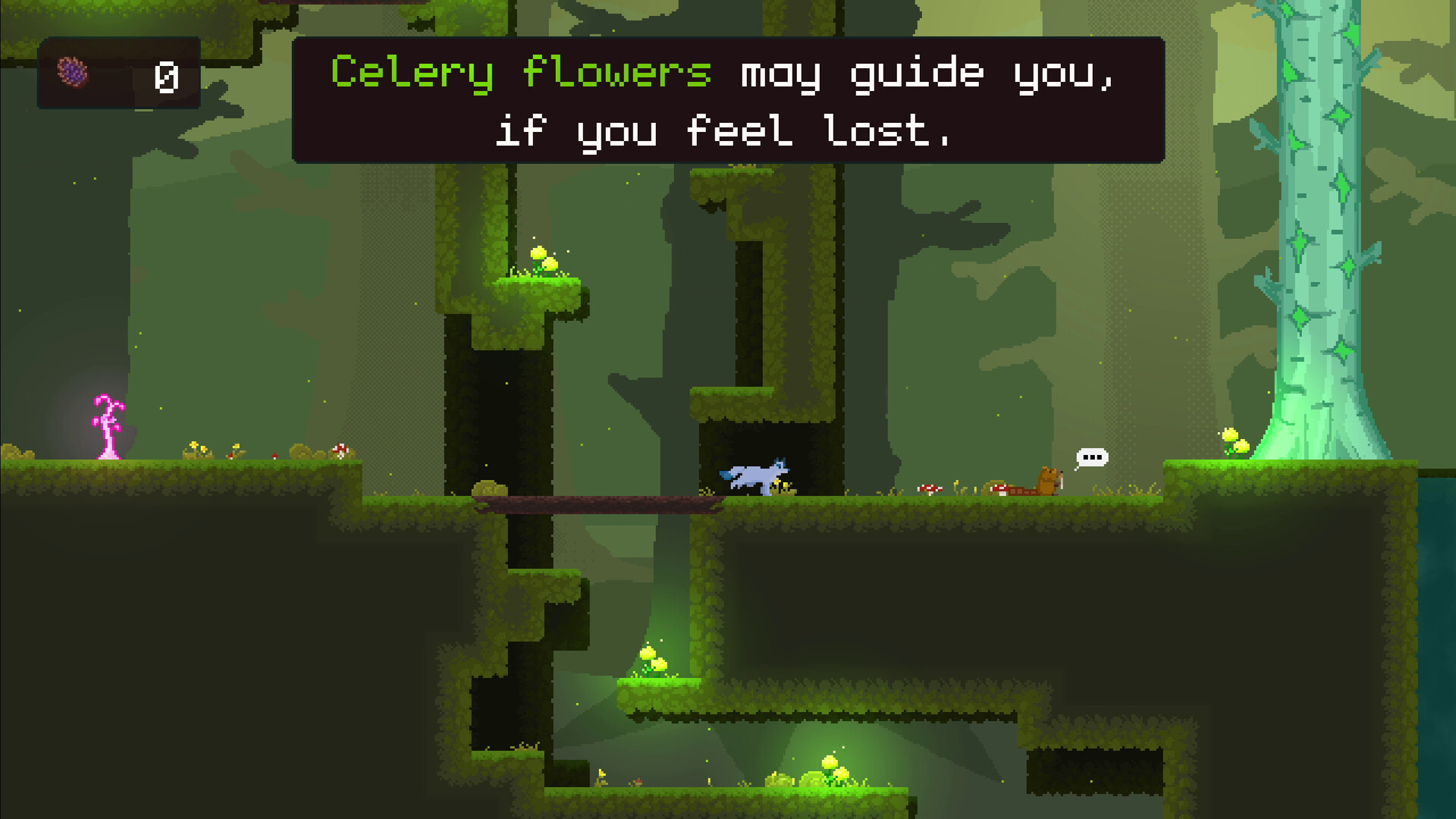Click the leafy bush left of the fox
Viewport: 1456px width, 819px height.
(x=489, y=488)
